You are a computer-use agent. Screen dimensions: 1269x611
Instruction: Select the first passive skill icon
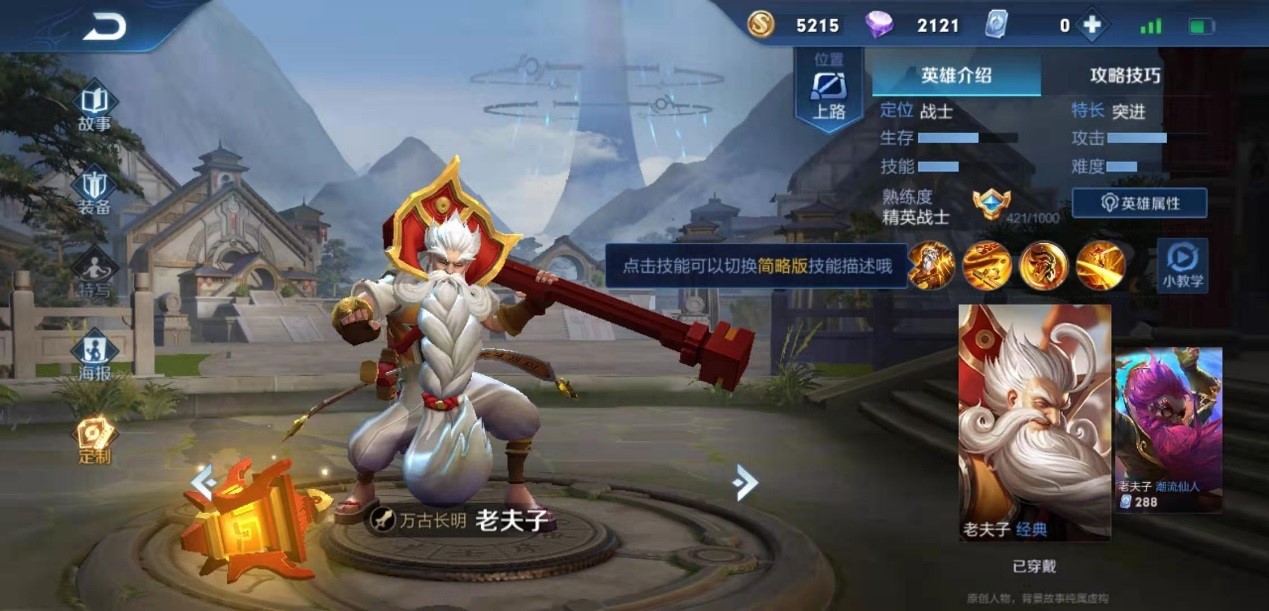[930, 266]
